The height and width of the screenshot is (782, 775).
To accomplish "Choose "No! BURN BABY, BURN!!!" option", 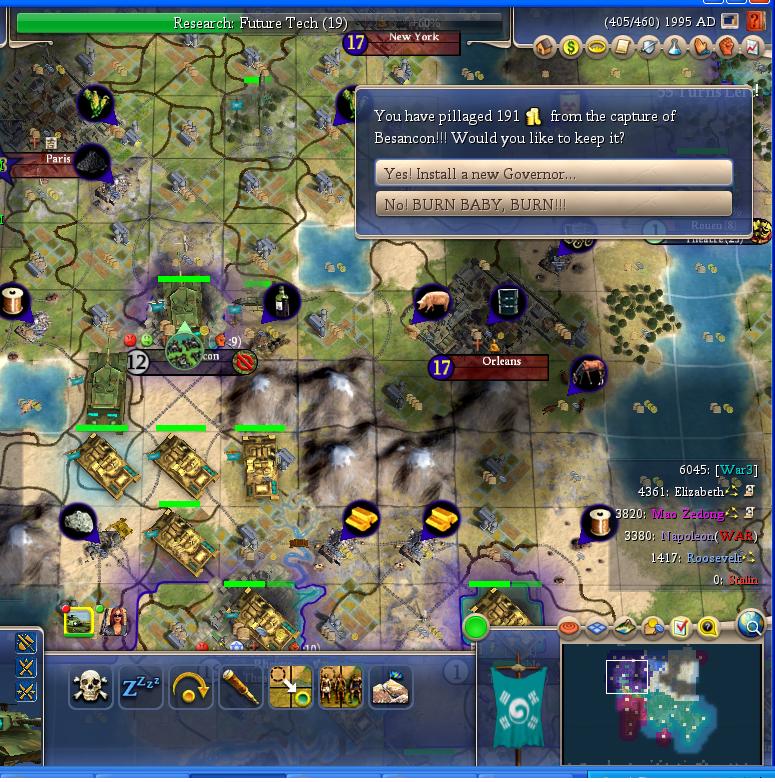I will pyautogui.click(x=553, y=204).
